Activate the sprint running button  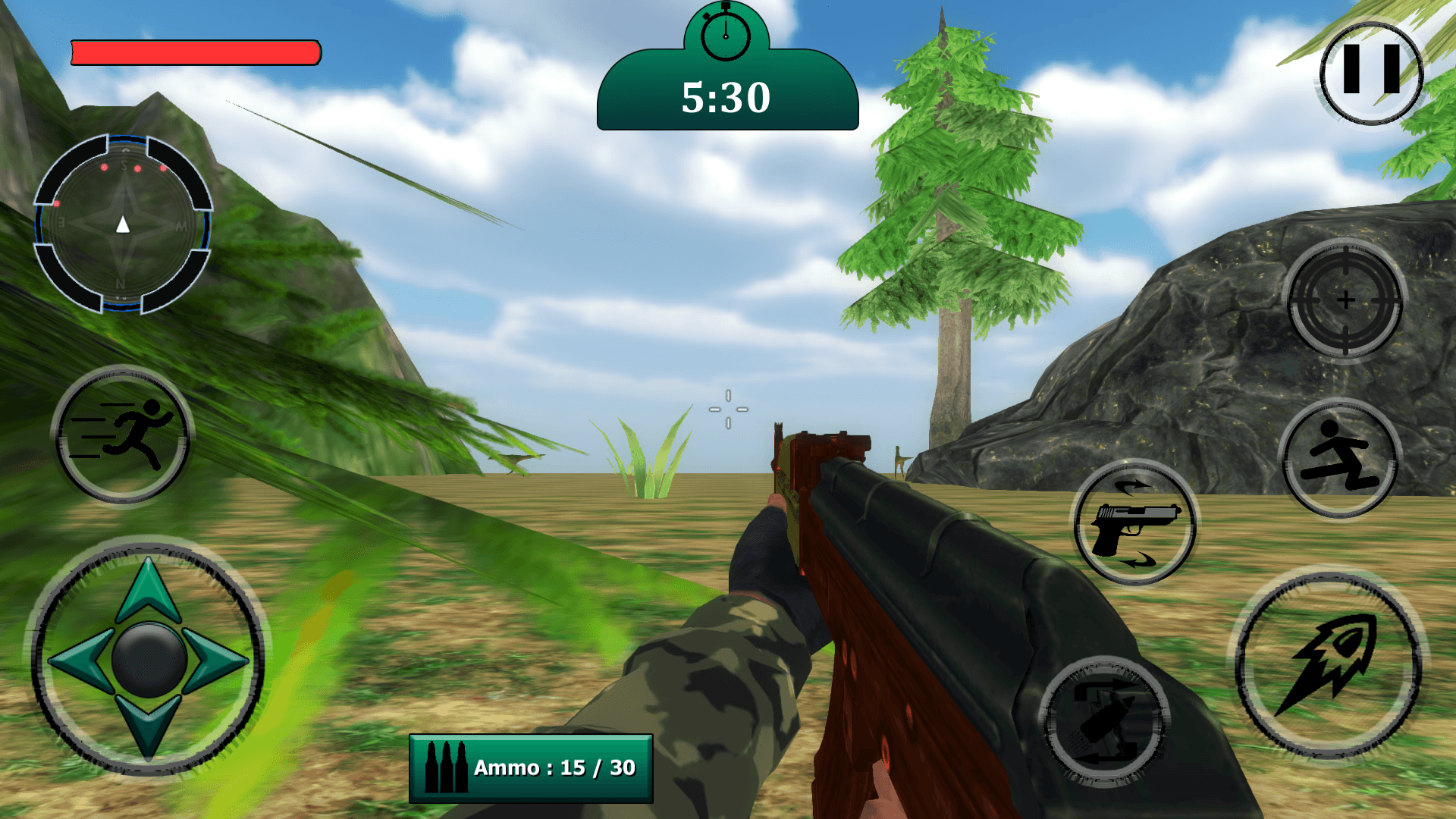click(123, 435)
